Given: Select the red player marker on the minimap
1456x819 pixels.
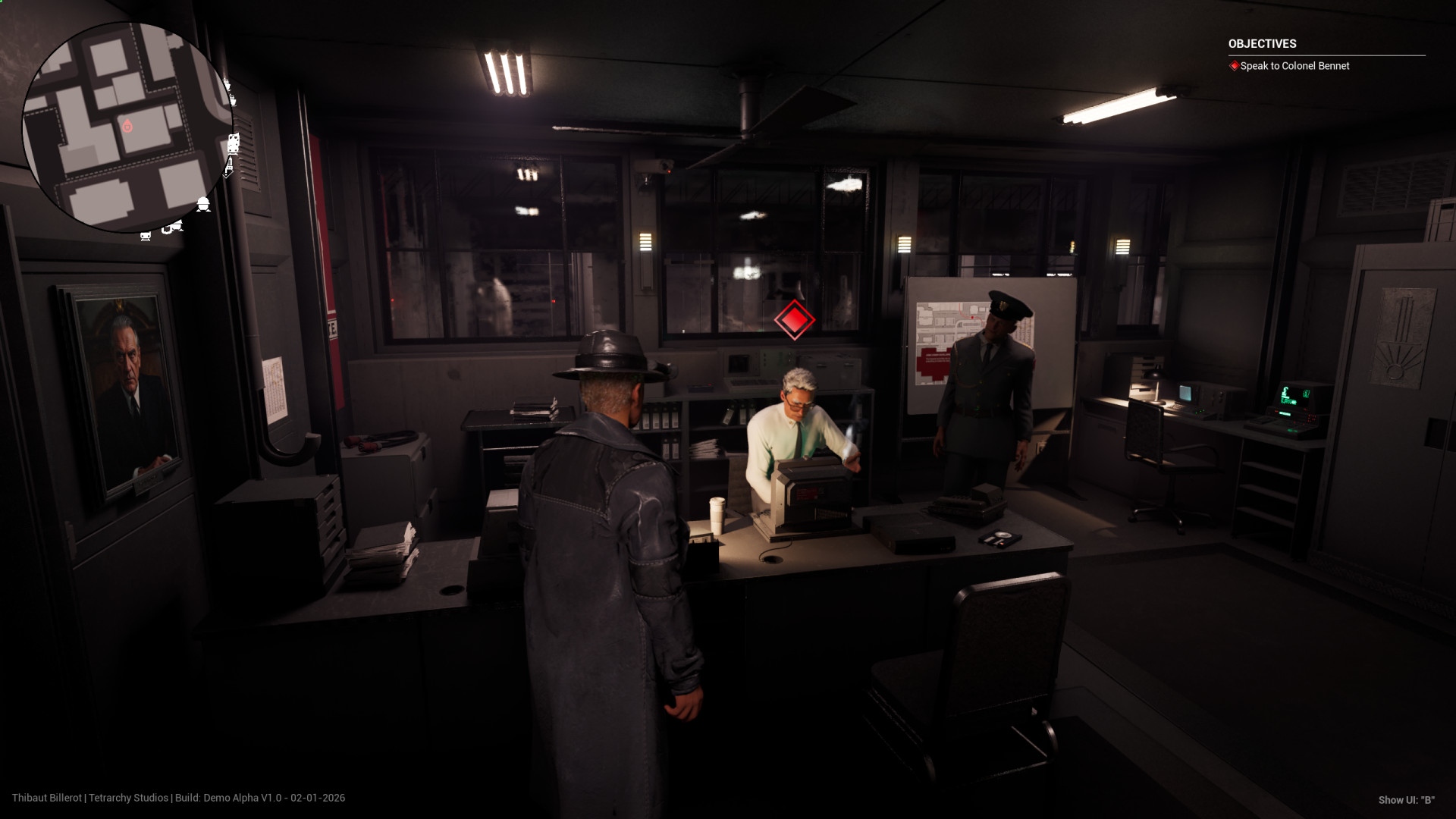Looking at the screenshot, I should tap(127, 126).
